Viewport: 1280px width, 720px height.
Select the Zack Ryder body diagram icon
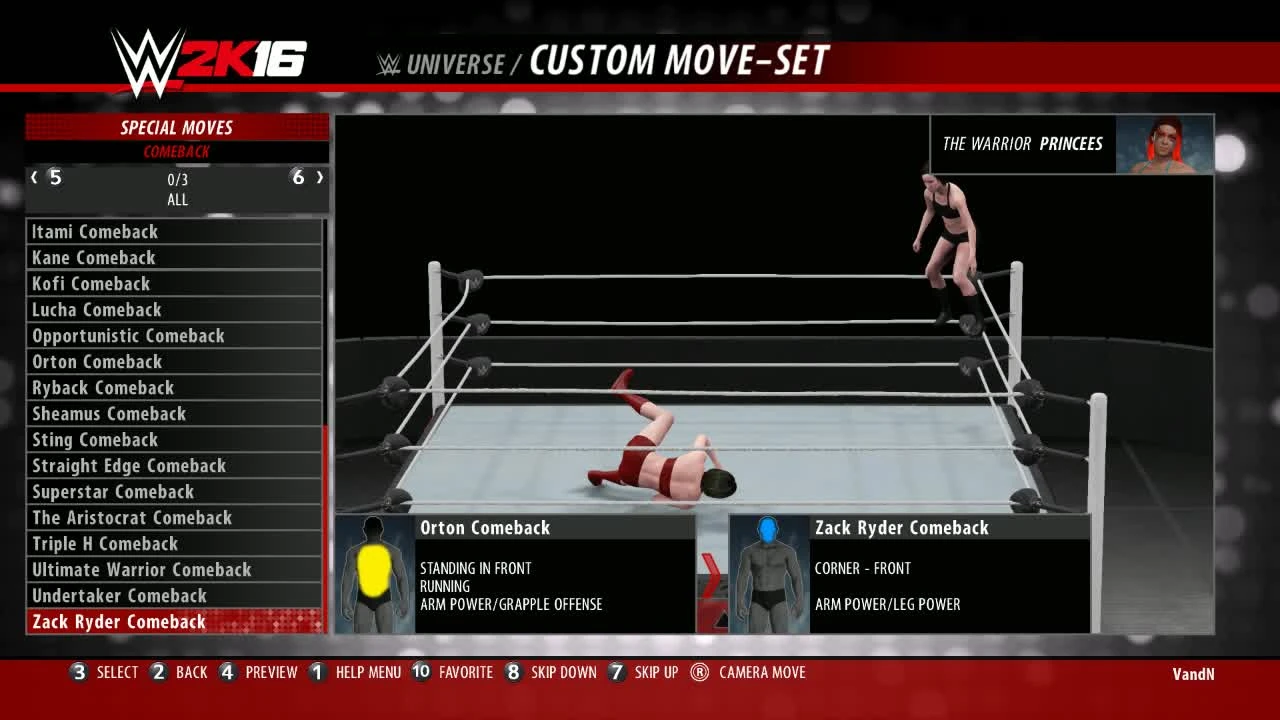click(767, 575)
